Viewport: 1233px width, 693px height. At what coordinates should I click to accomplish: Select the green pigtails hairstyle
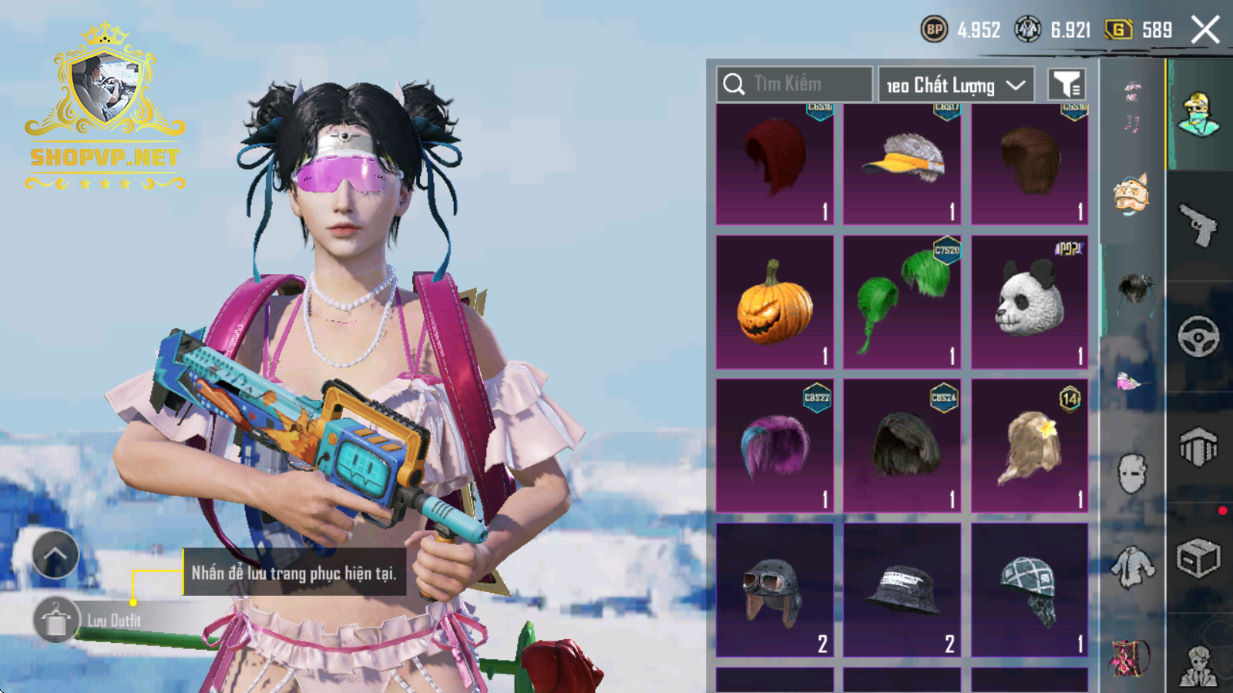[x=902, y=302]
